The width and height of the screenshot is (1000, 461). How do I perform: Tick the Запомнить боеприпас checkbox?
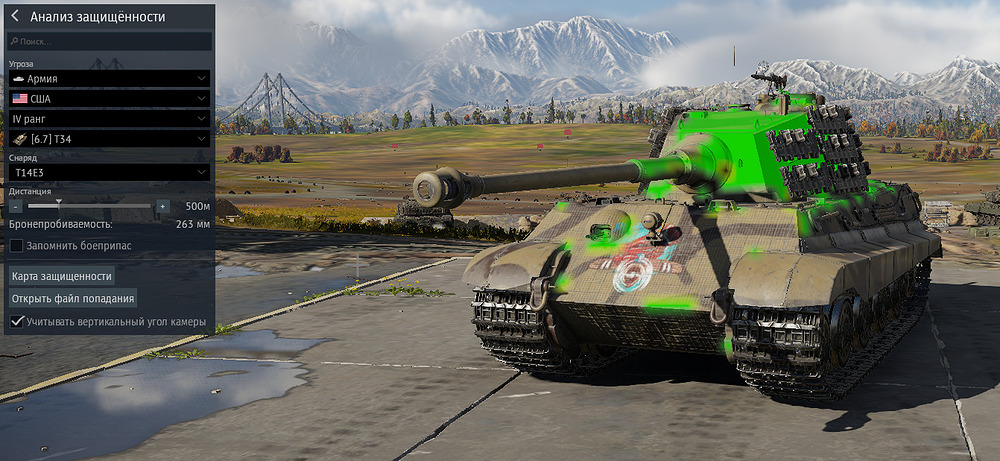coord(17,245)
